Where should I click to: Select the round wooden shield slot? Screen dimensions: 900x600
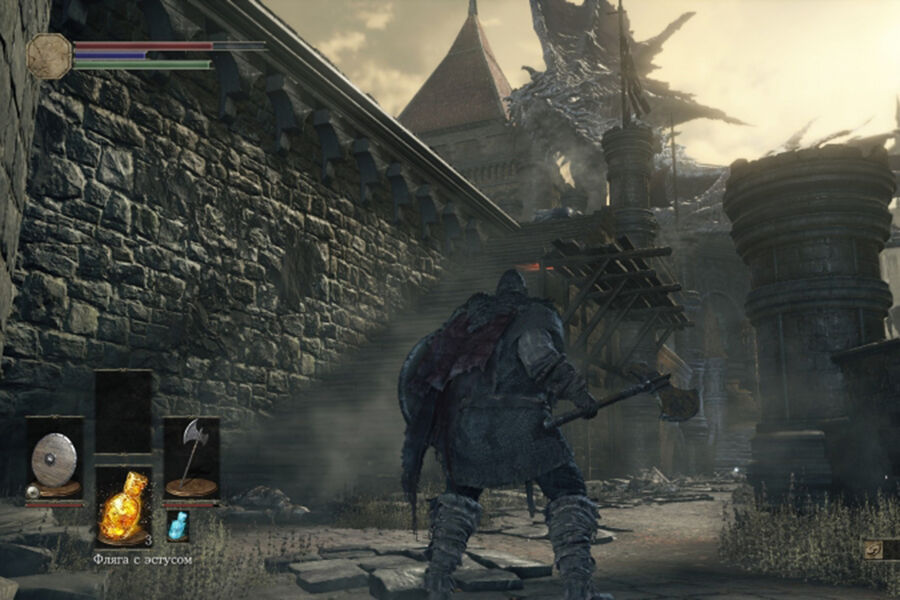(54, 458)
